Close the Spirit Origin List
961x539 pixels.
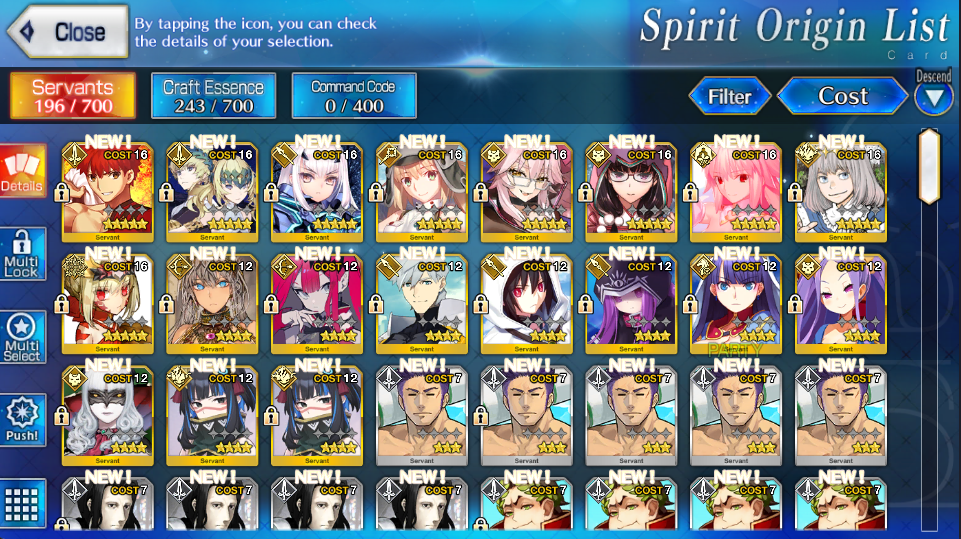point(68,32)
